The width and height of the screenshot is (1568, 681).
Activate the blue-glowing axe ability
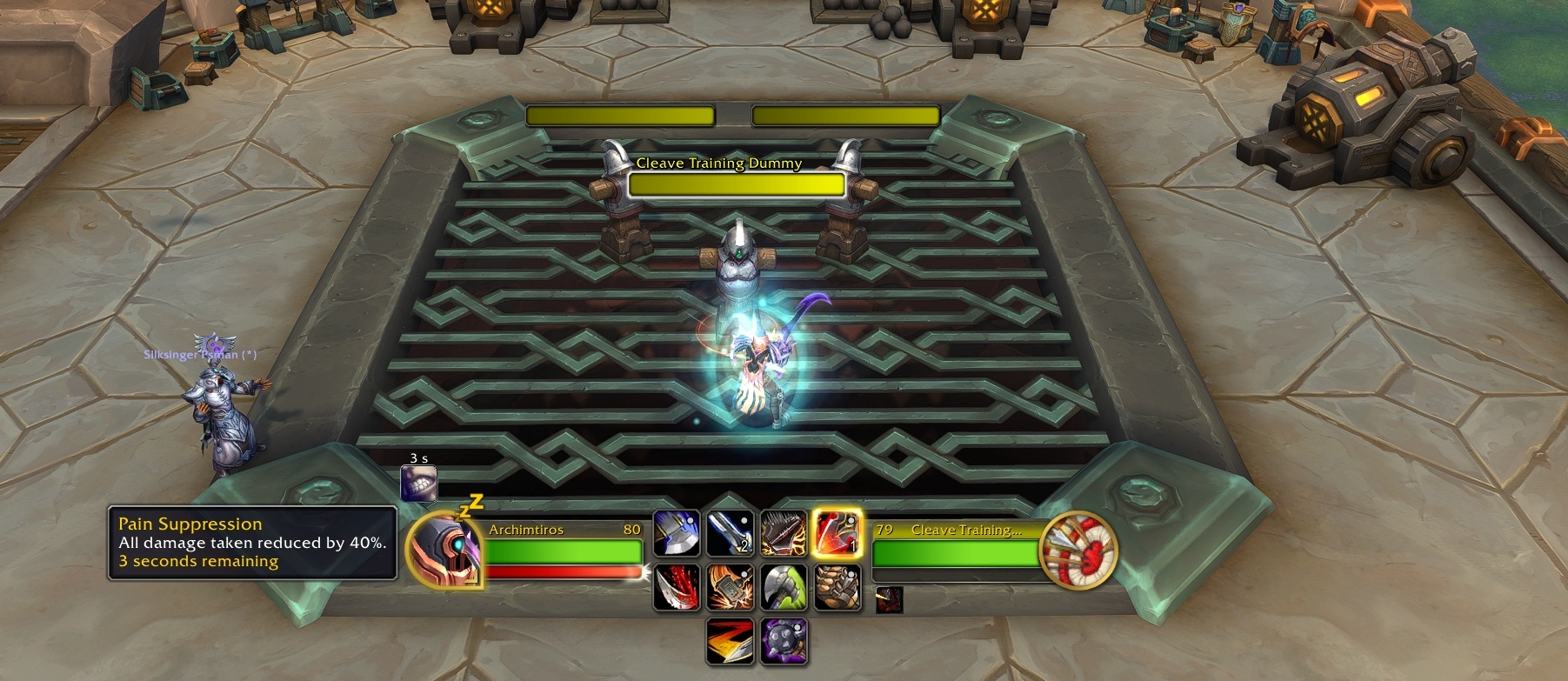tap(676, 532)
